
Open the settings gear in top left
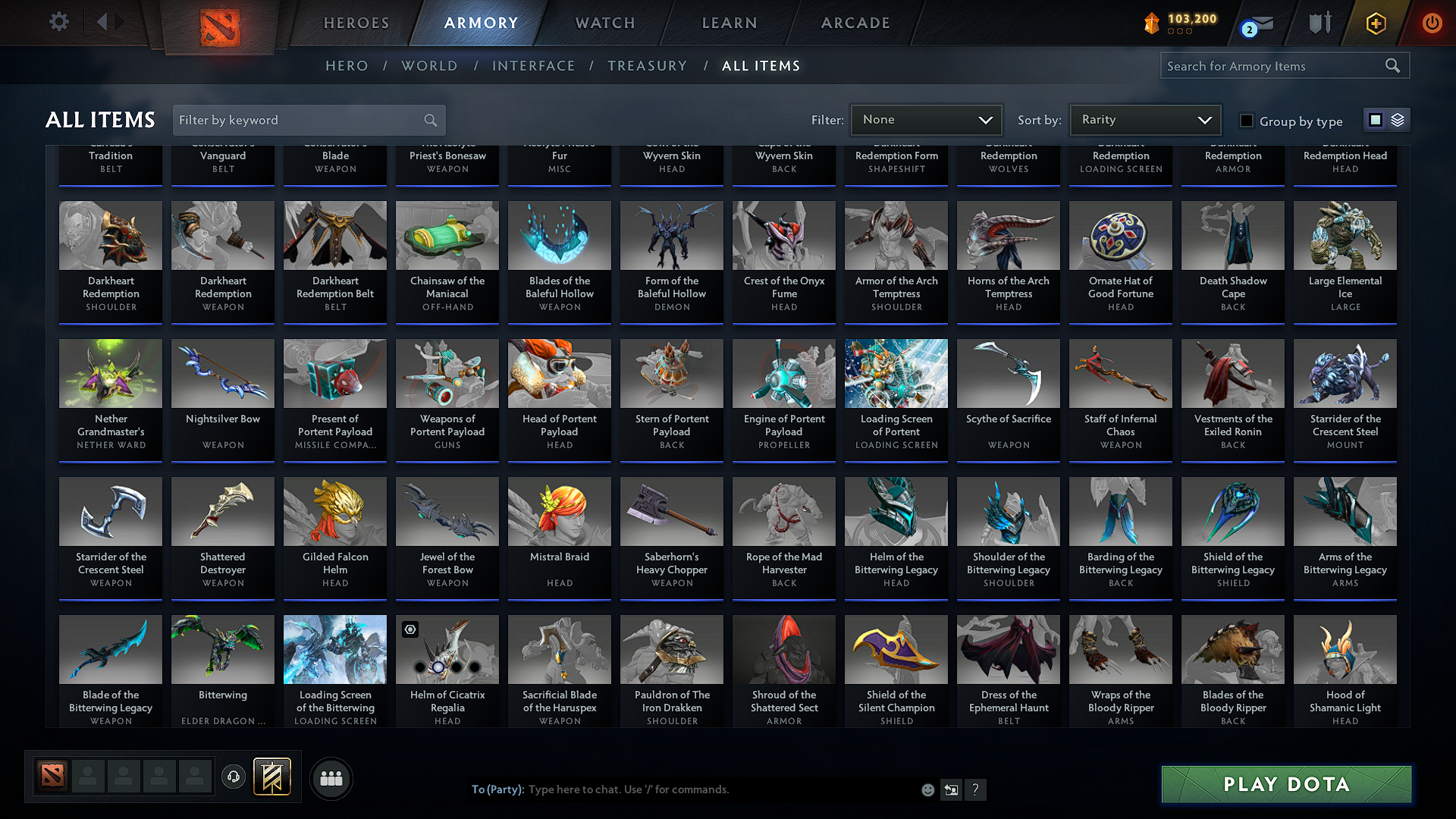(x=58, y=21)
